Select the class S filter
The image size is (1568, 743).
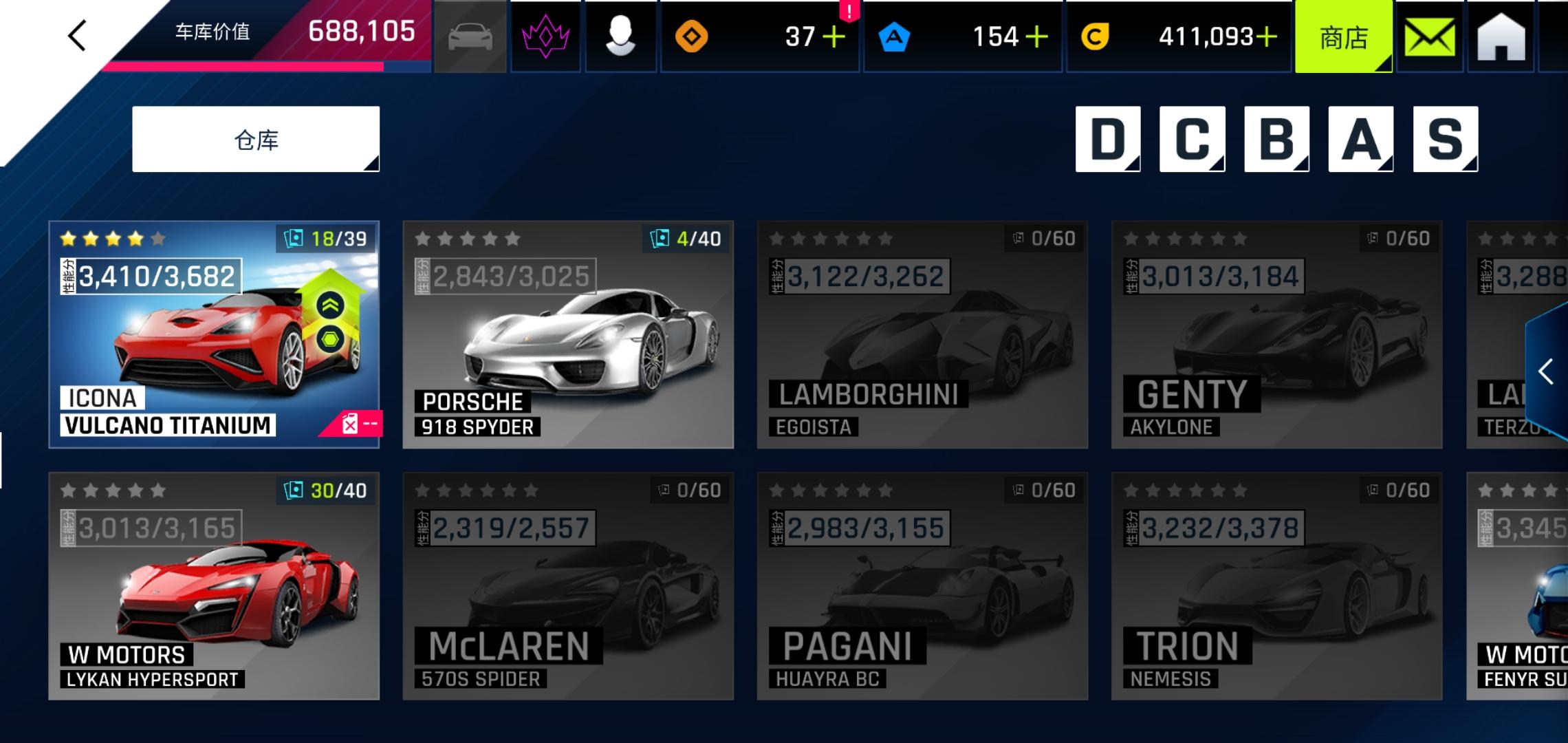tap(1445, 139)
